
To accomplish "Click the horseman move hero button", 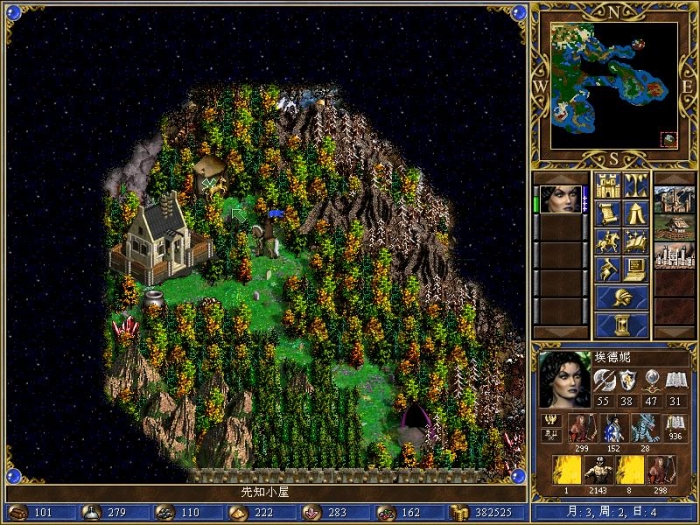I will (607, 241).
